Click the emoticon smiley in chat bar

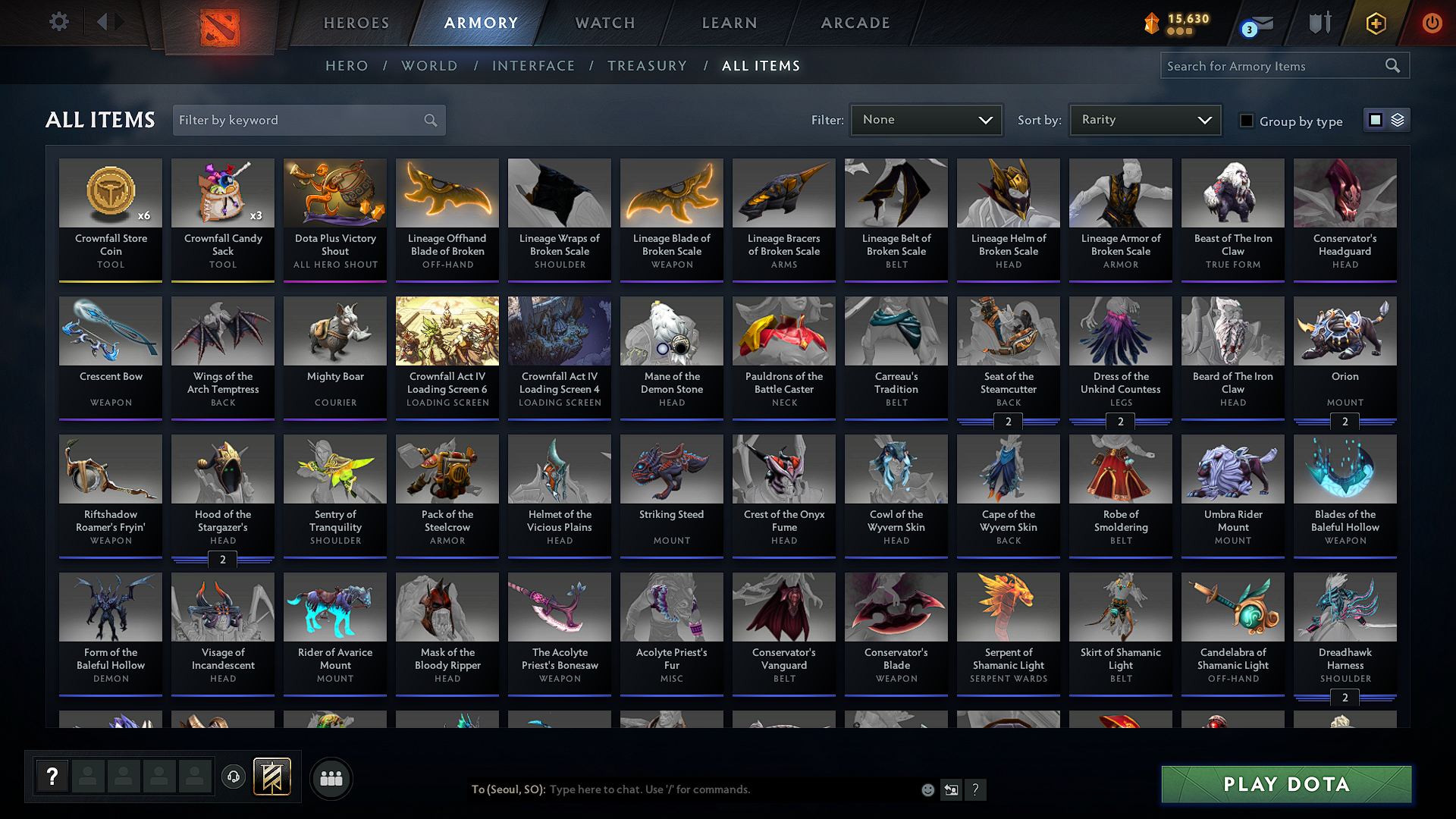tap(927, 789)
